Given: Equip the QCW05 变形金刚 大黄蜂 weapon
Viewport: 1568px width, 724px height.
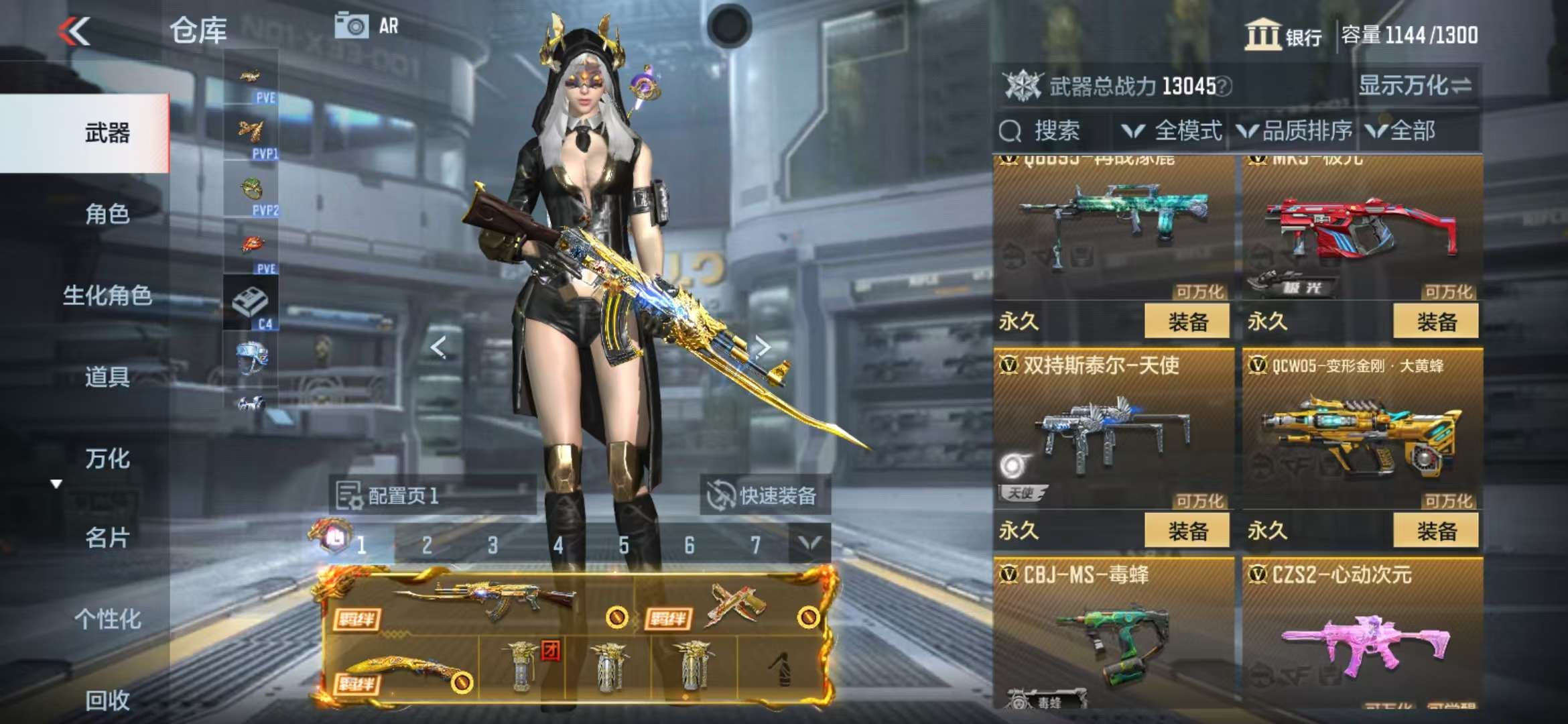Looking at the screenshot, I should 1435,531.
